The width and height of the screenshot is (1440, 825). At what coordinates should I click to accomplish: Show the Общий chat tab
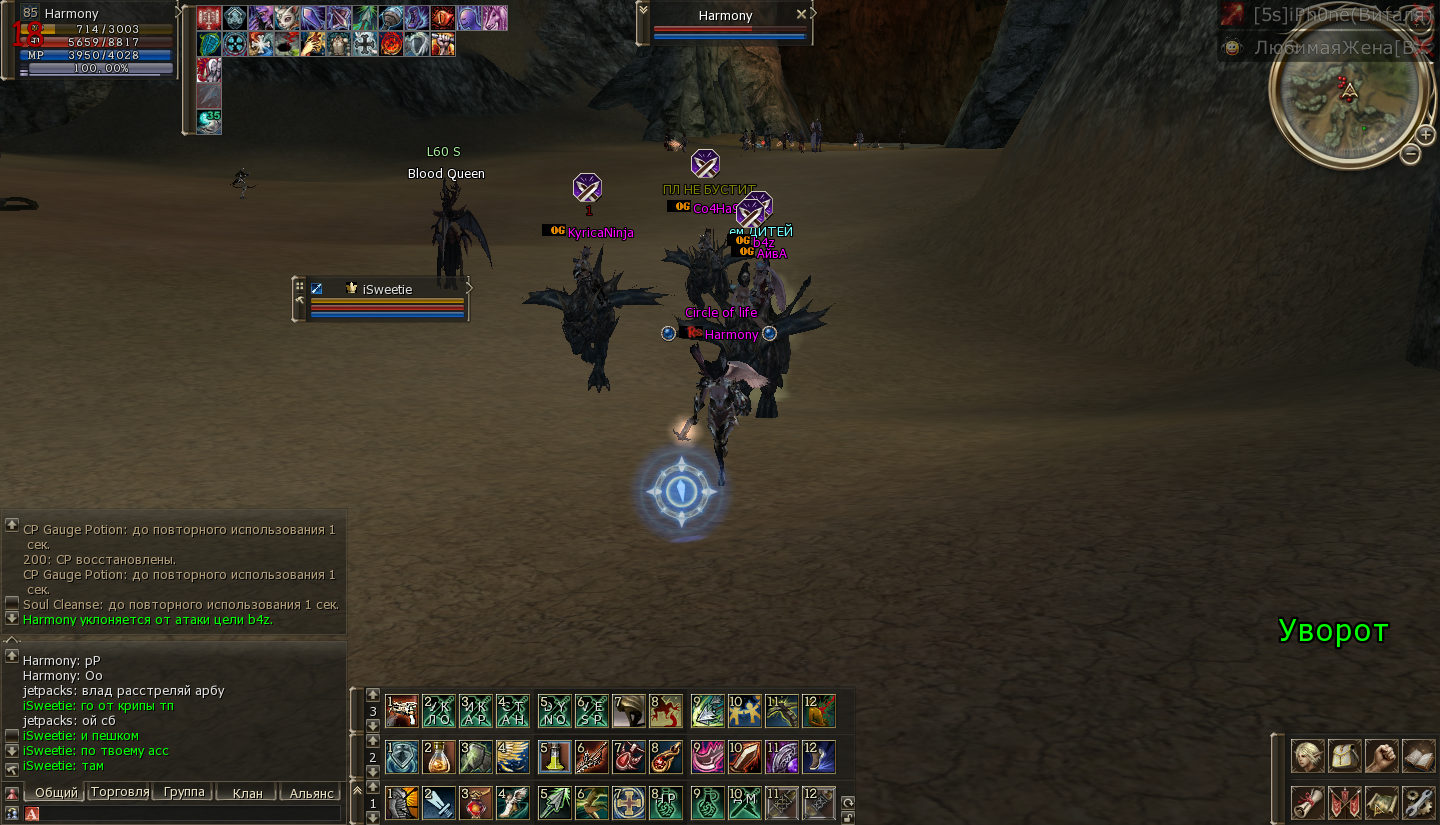tap(56, 792)
